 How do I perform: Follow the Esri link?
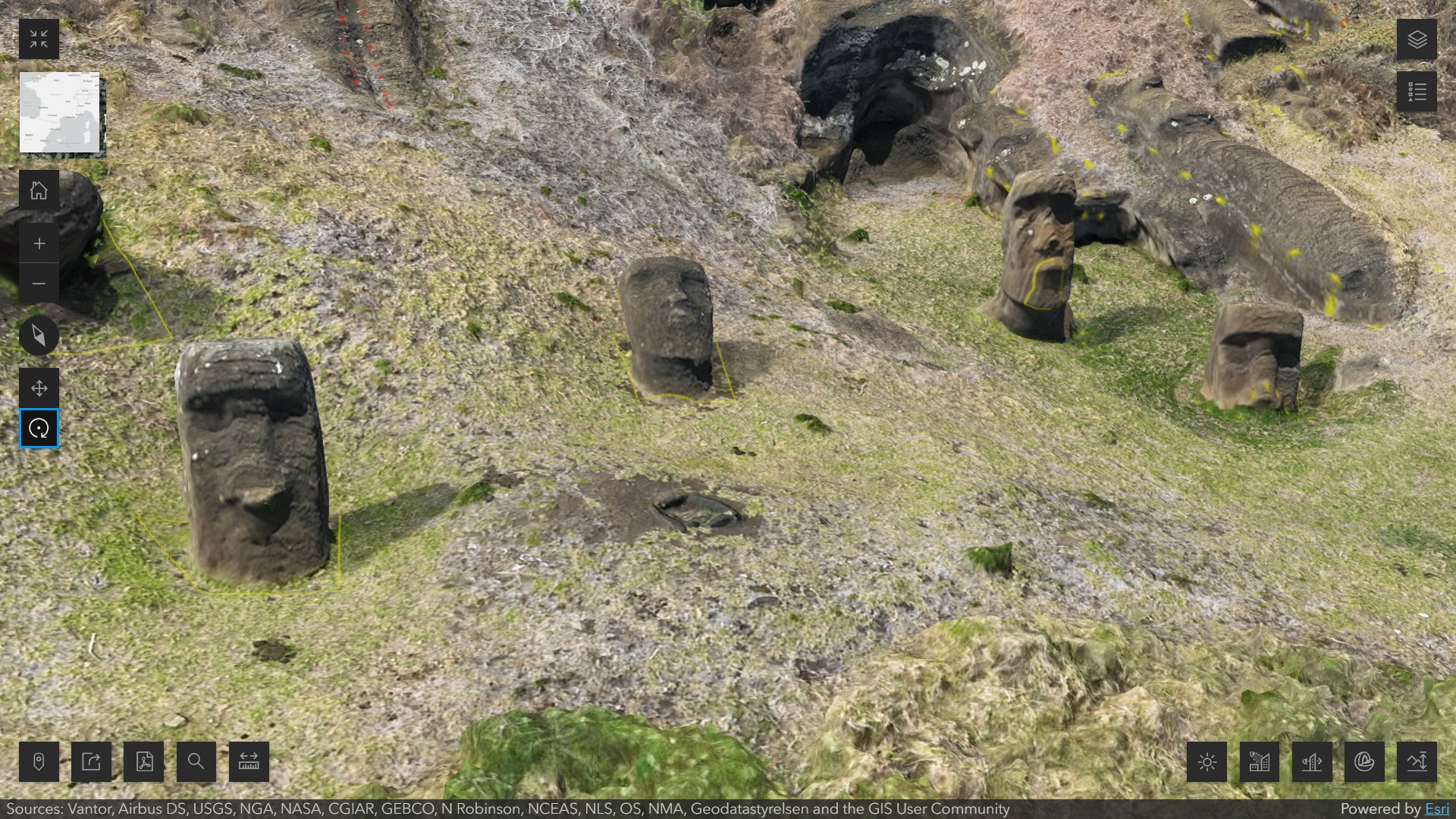coord(1437,809)
